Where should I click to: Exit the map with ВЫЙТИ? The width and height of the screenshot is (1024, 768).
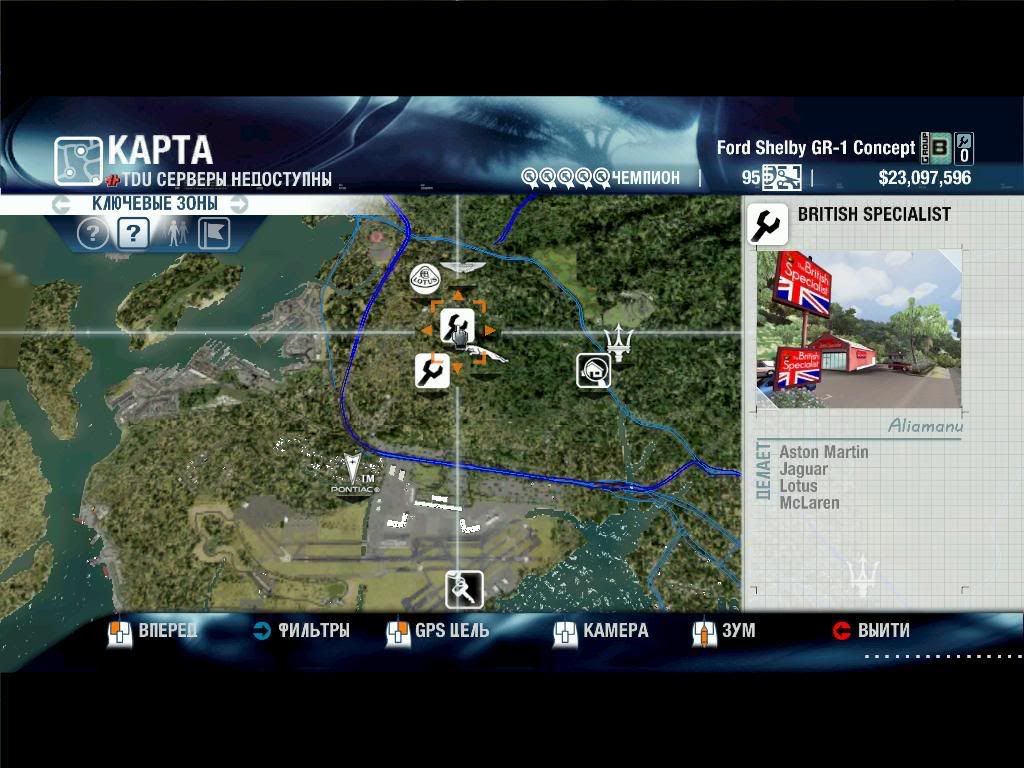pos(871,631)
